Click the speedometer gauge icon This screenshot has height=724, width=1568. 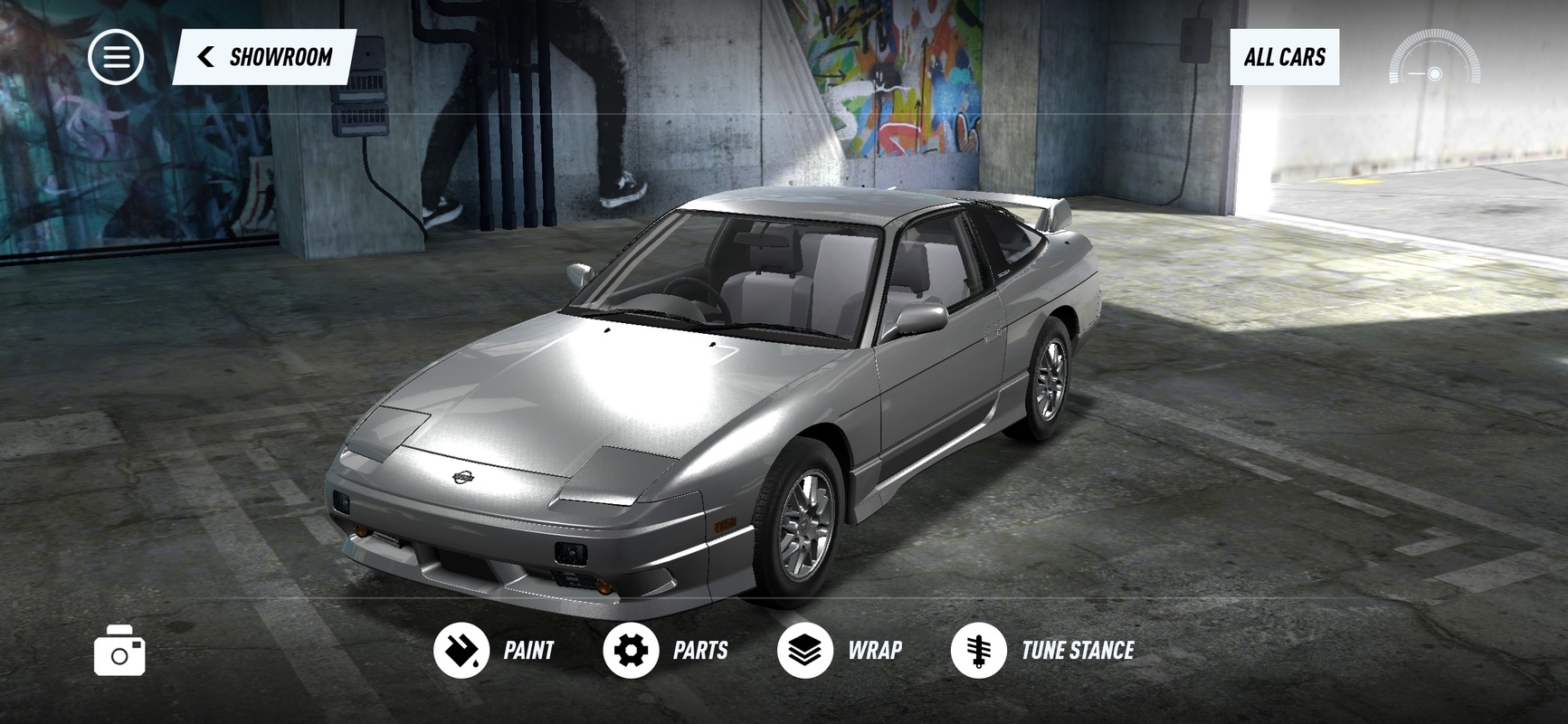[x=1434, y=60]
